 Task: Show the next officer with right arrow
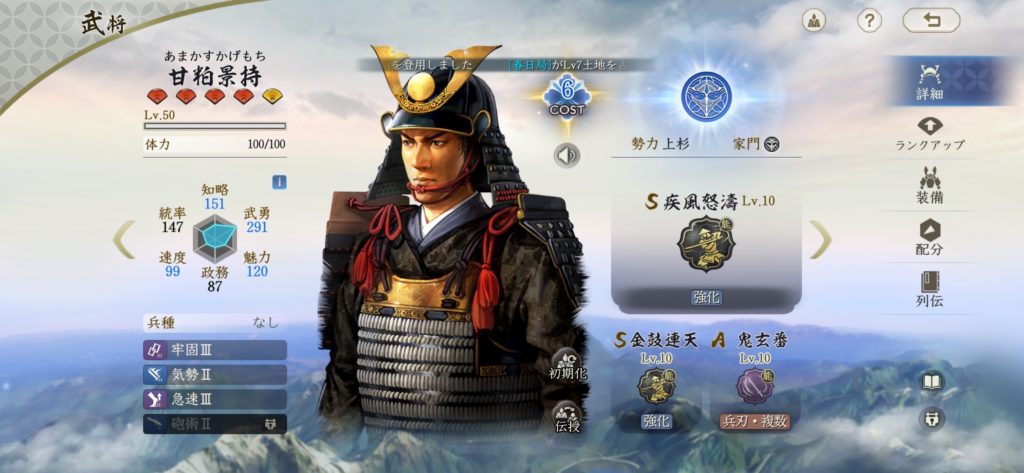click(820, 239)
